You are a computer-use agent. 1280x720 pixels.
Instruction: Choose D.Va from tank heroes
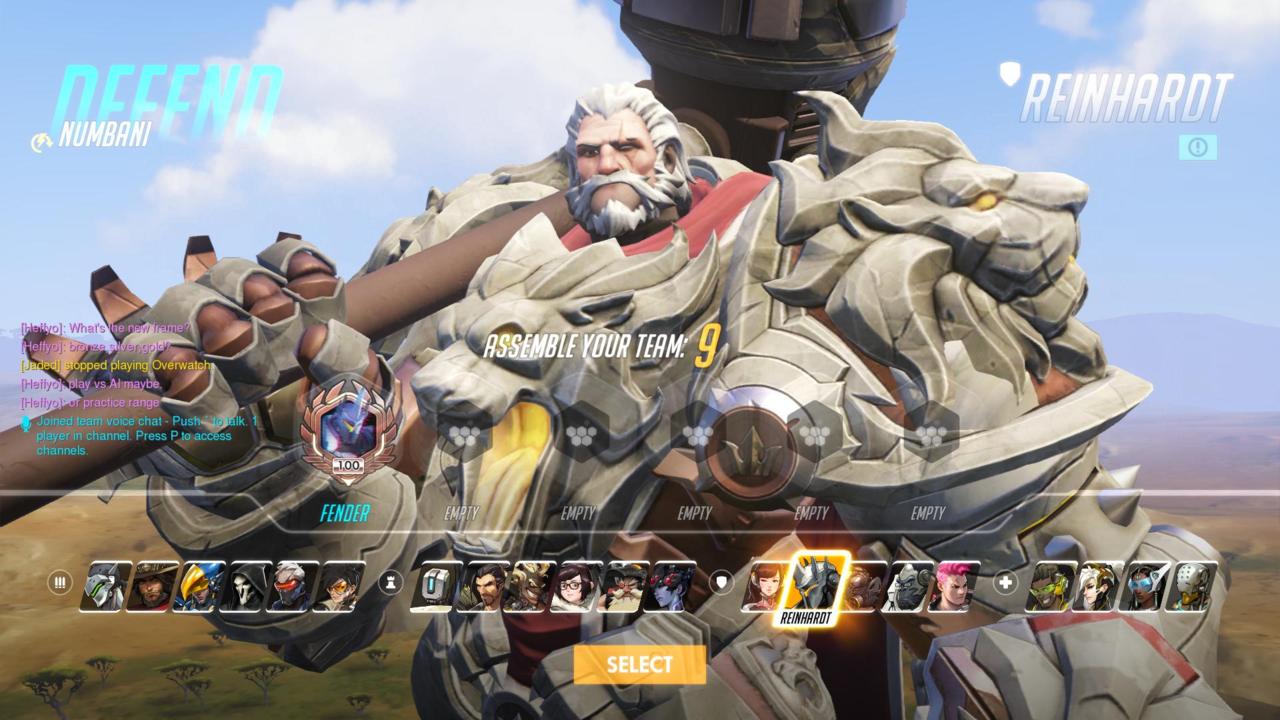[765, 587]
